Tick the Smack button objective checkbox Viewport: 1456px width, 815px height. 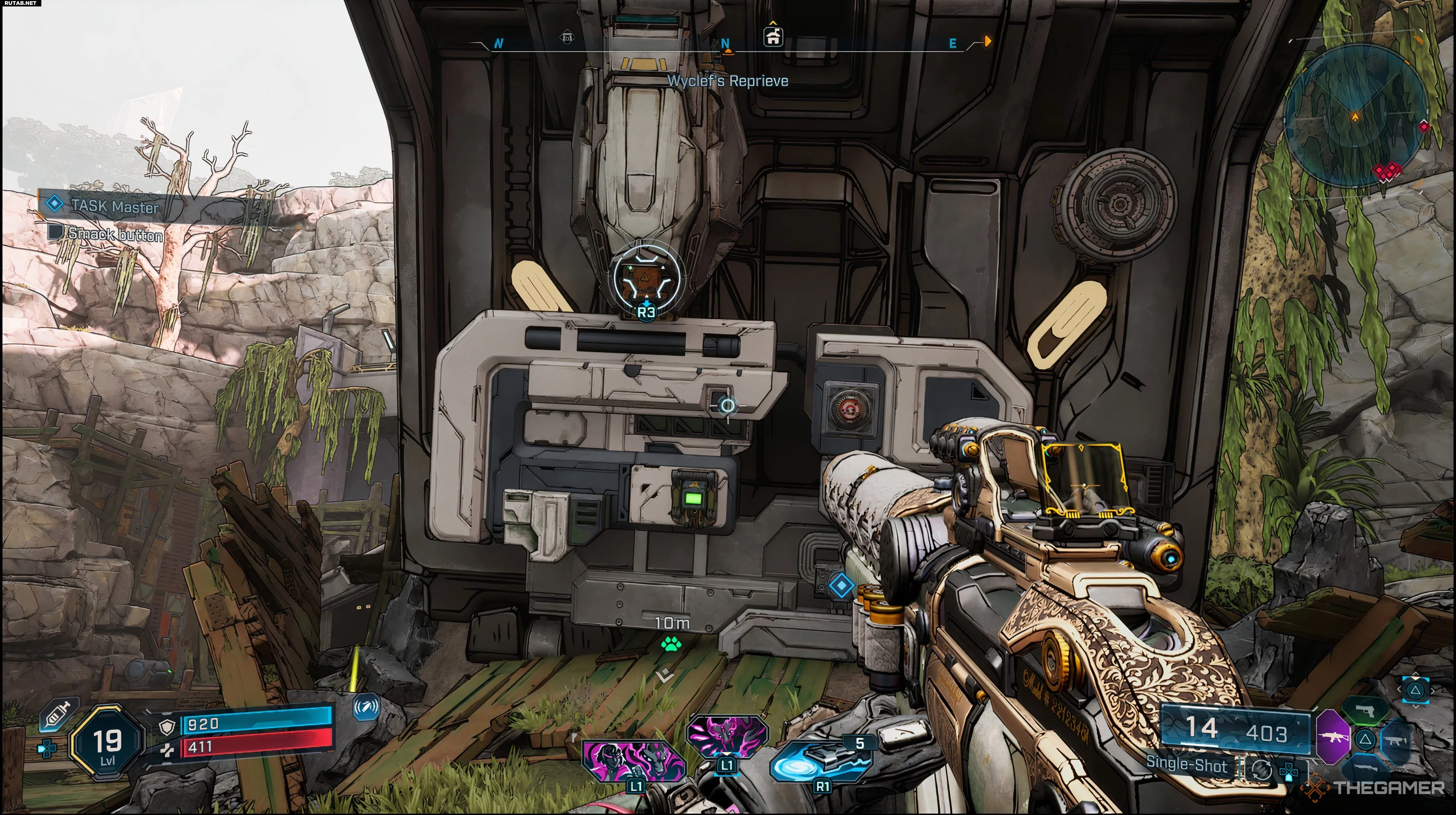(x=56, y=232)
